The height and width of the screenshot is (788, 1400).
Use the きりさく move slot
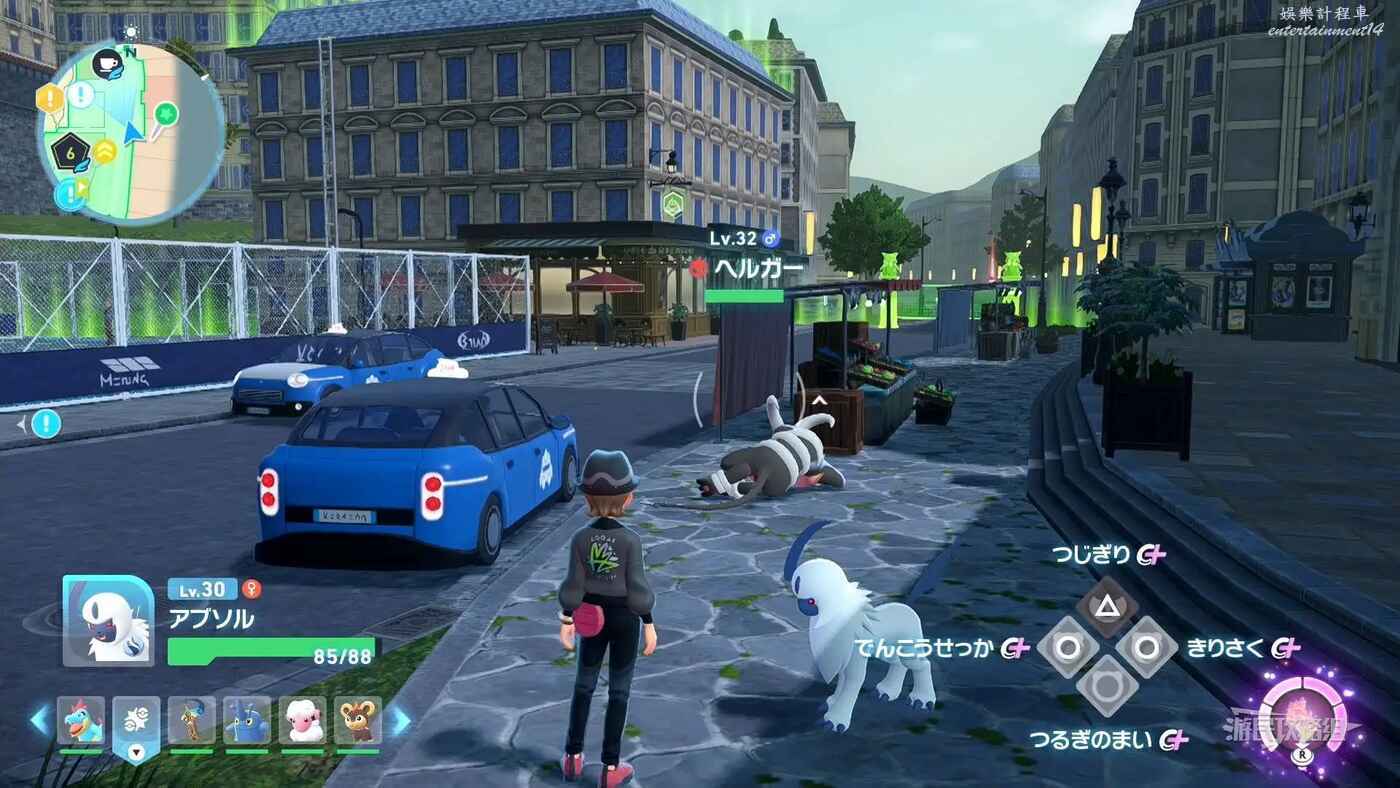click(x=1146, y=647)
